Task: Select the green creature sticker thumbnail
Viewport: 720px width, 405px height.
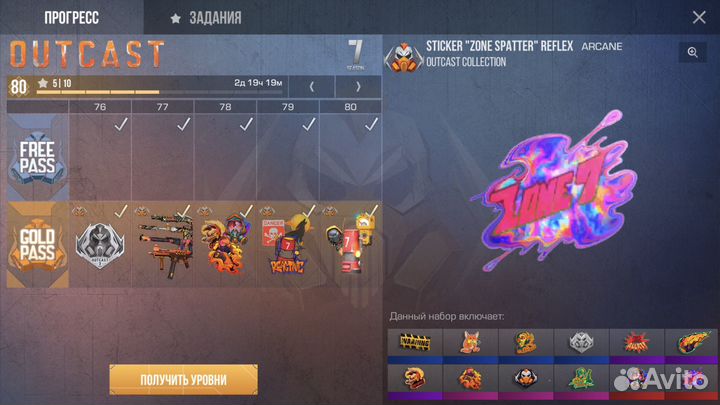Action: pos(581,380)
